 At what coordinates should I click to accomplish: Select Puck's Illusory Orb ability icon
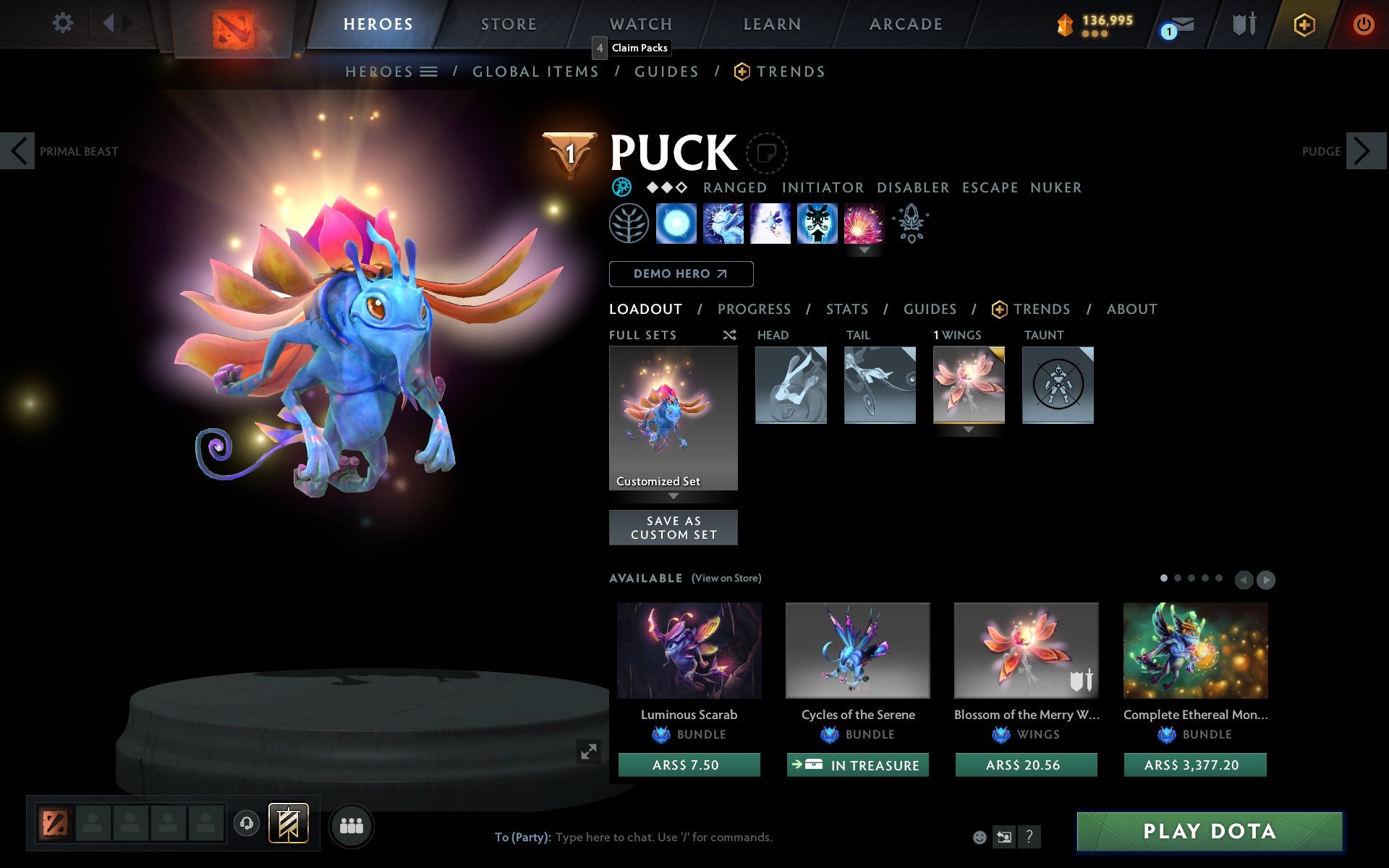pos(677,224)
